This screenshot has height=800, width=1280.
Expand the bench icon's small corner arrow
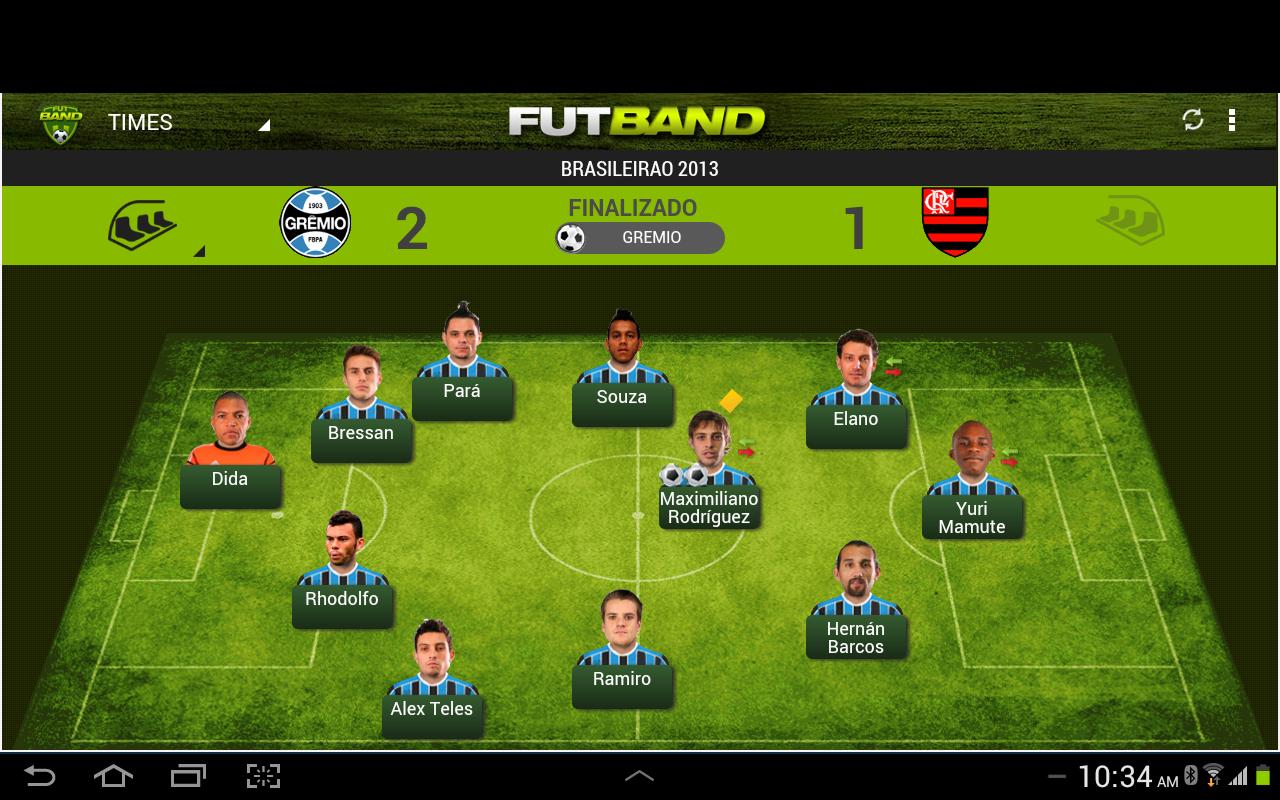click(x=201, y=252)
